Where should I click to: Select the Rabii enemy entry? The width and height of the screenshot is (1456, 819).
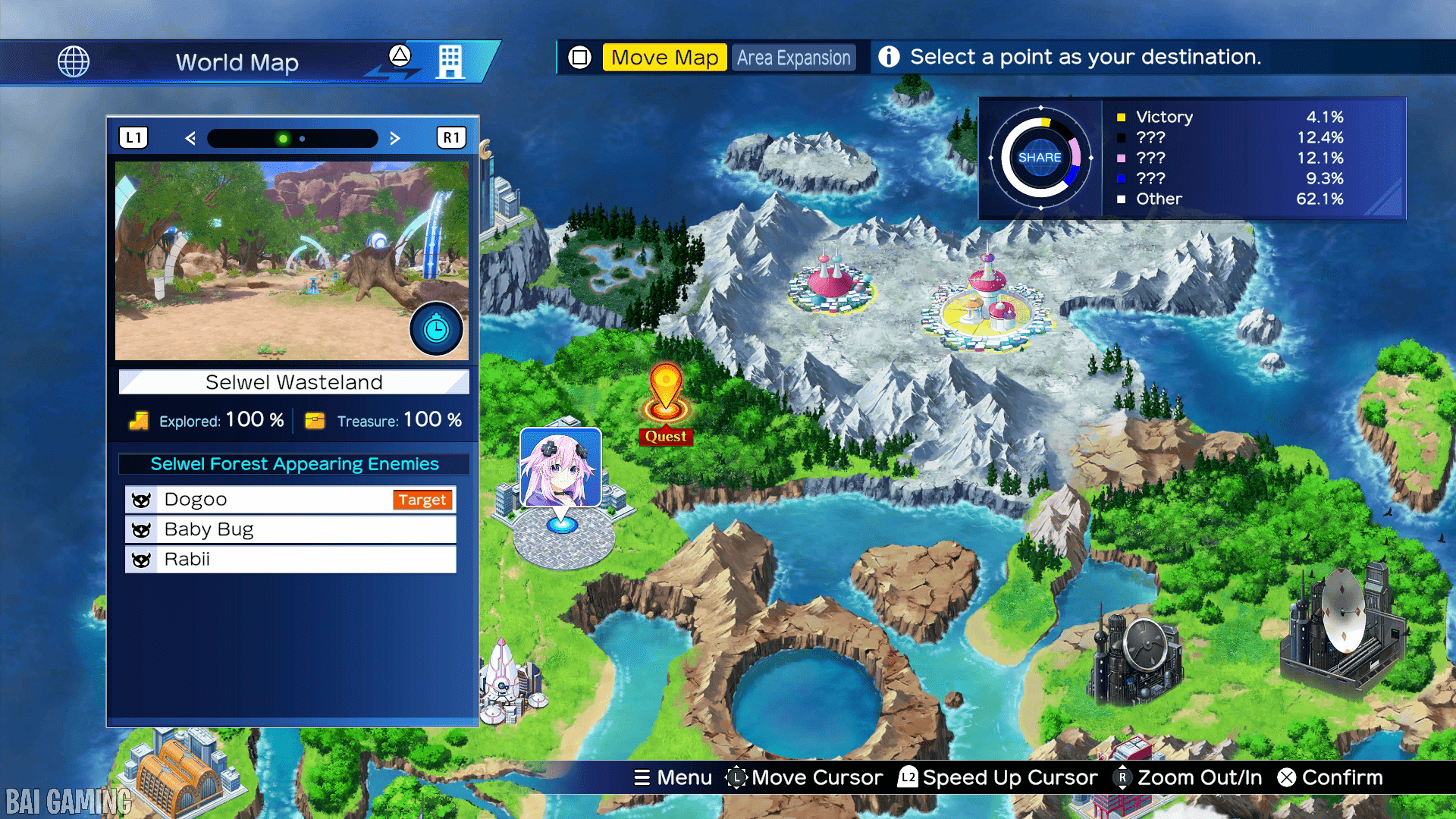[x=290, y=560]
